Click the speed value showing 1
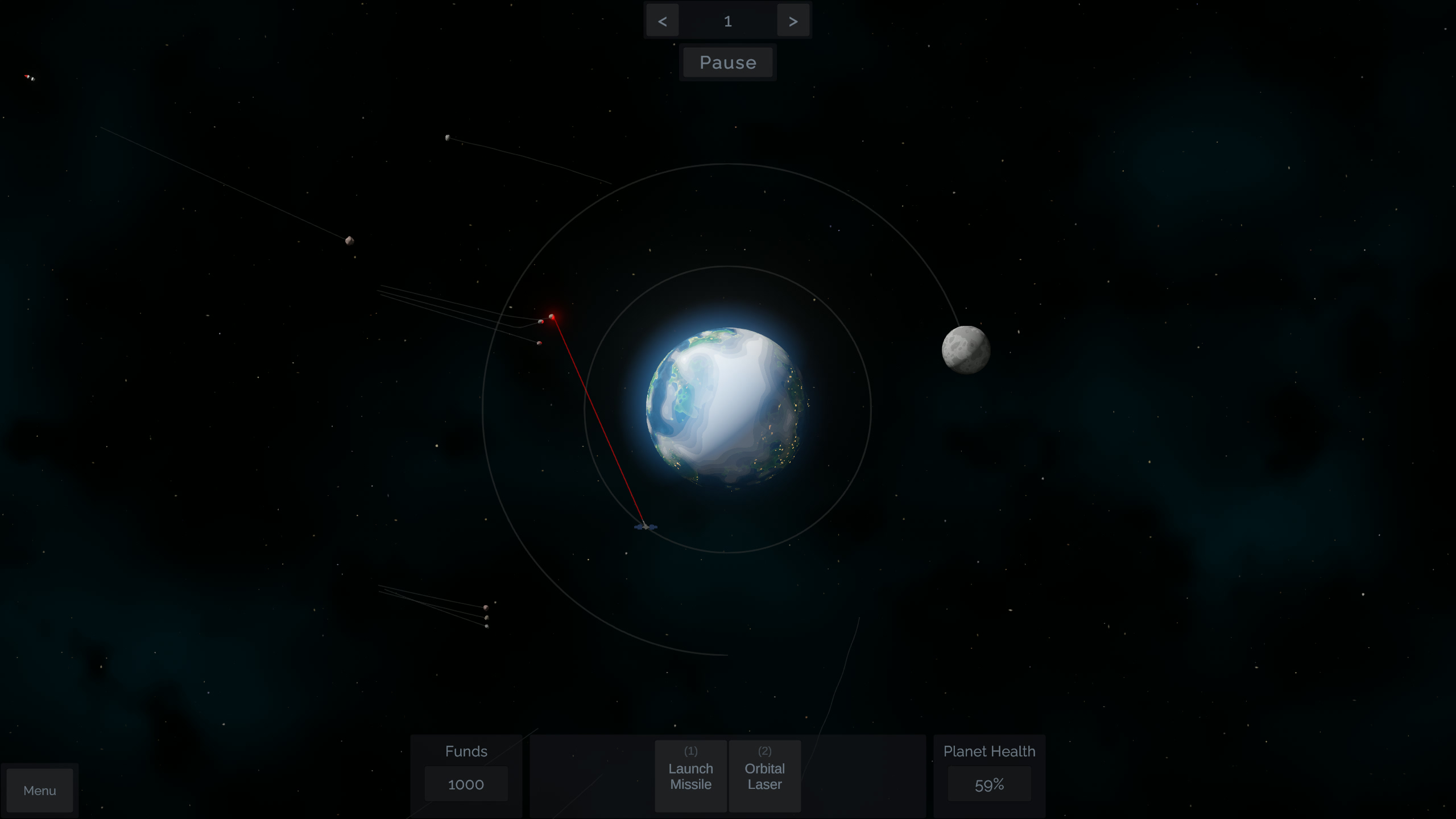 tap(727, 20)
